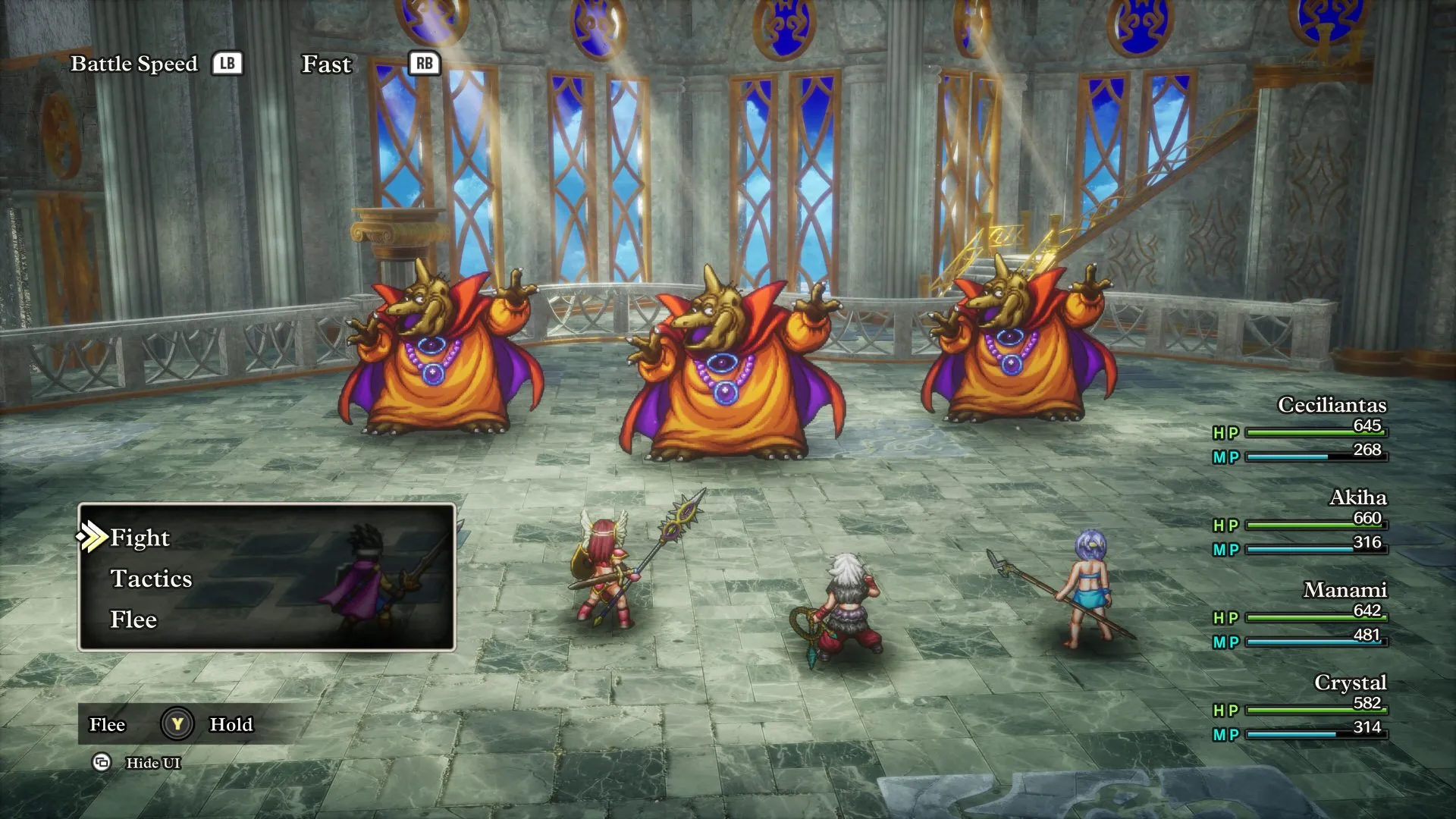Select Flee in the command menu

click(x=134, y=620)
